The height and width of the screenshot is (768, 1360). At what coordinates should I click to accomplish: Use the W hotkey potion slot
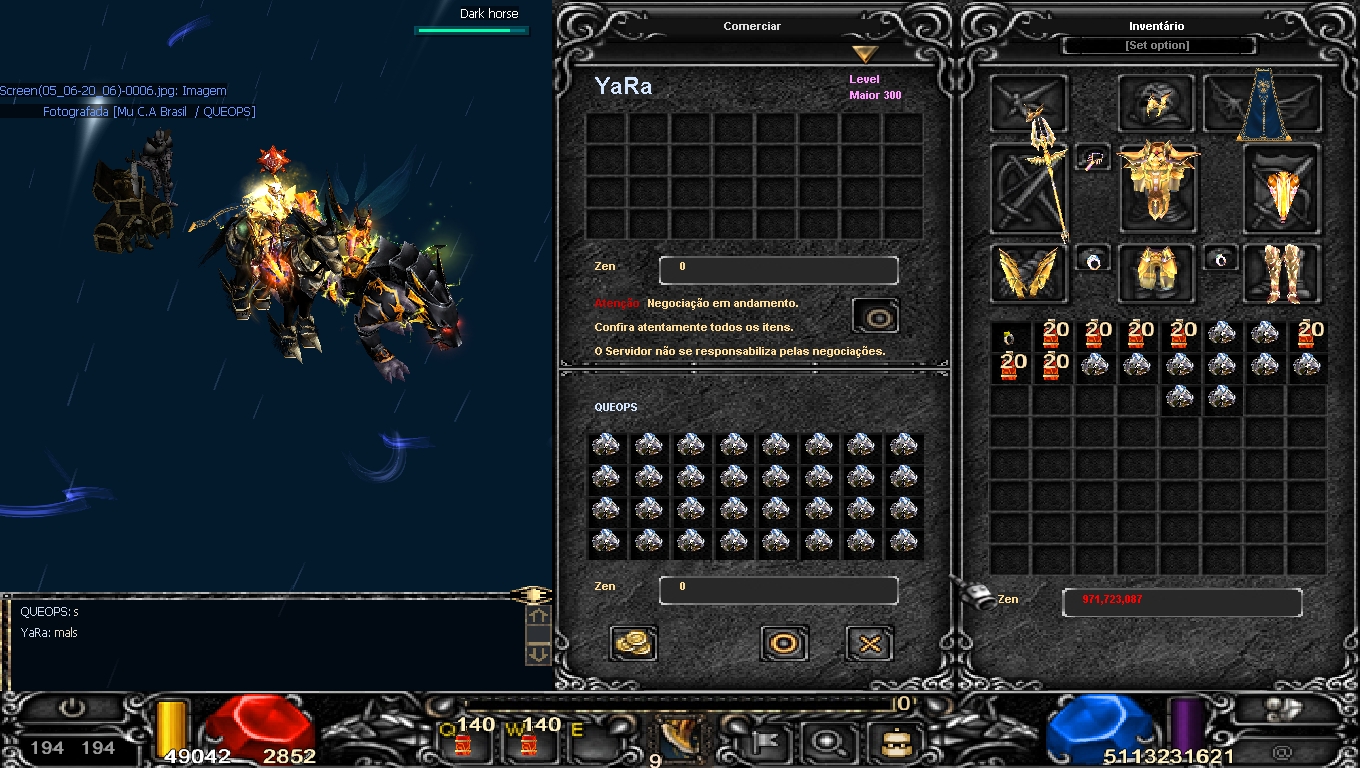pos(526,740)
